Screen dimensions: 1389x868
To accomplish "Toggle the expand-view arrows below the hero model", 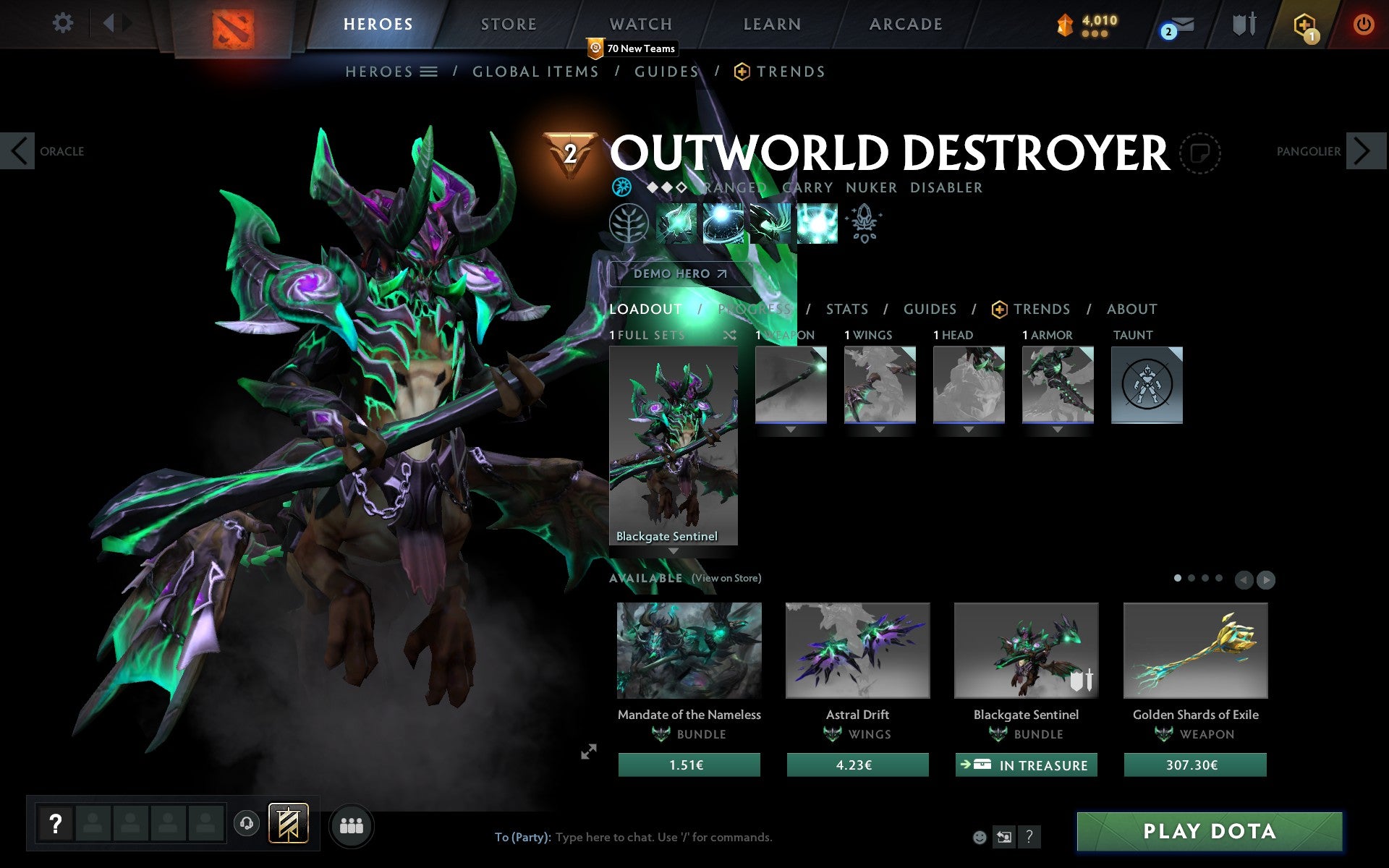I will point(590,752).
